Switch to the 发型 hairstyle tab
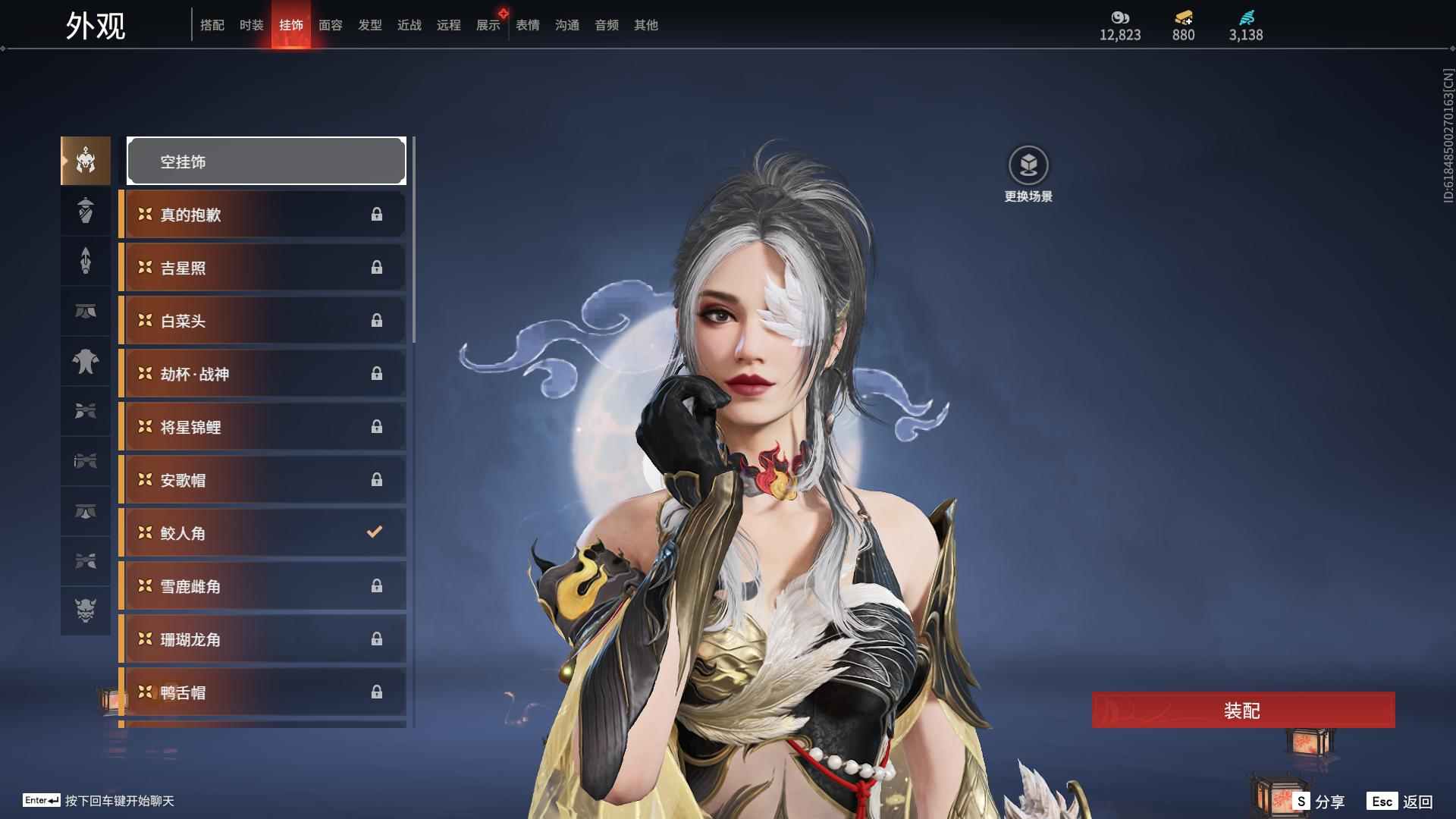 [x=369, y=25]
